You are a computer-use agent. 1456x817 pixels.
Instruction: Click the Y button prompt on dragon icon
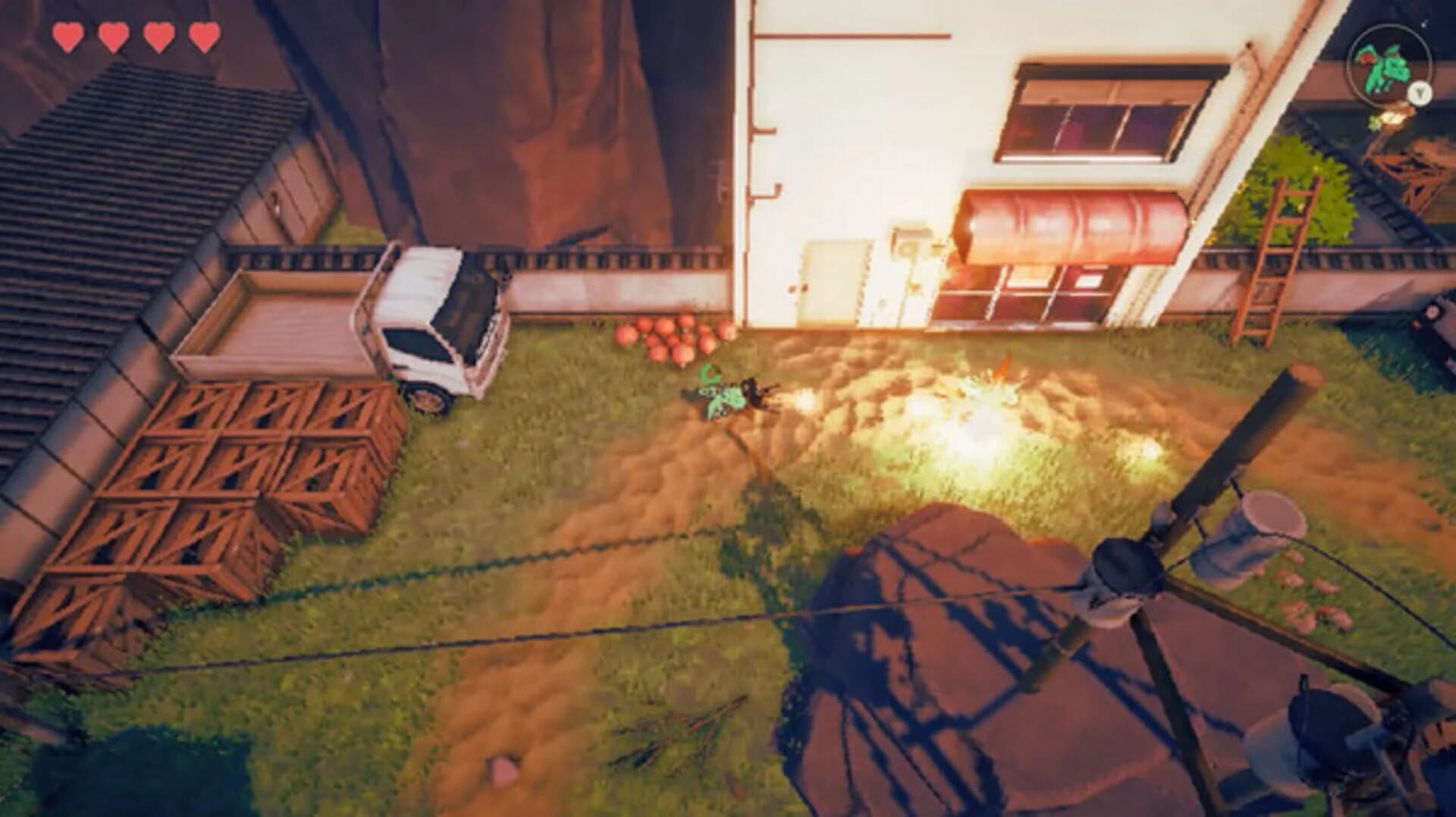point(1419,94)
